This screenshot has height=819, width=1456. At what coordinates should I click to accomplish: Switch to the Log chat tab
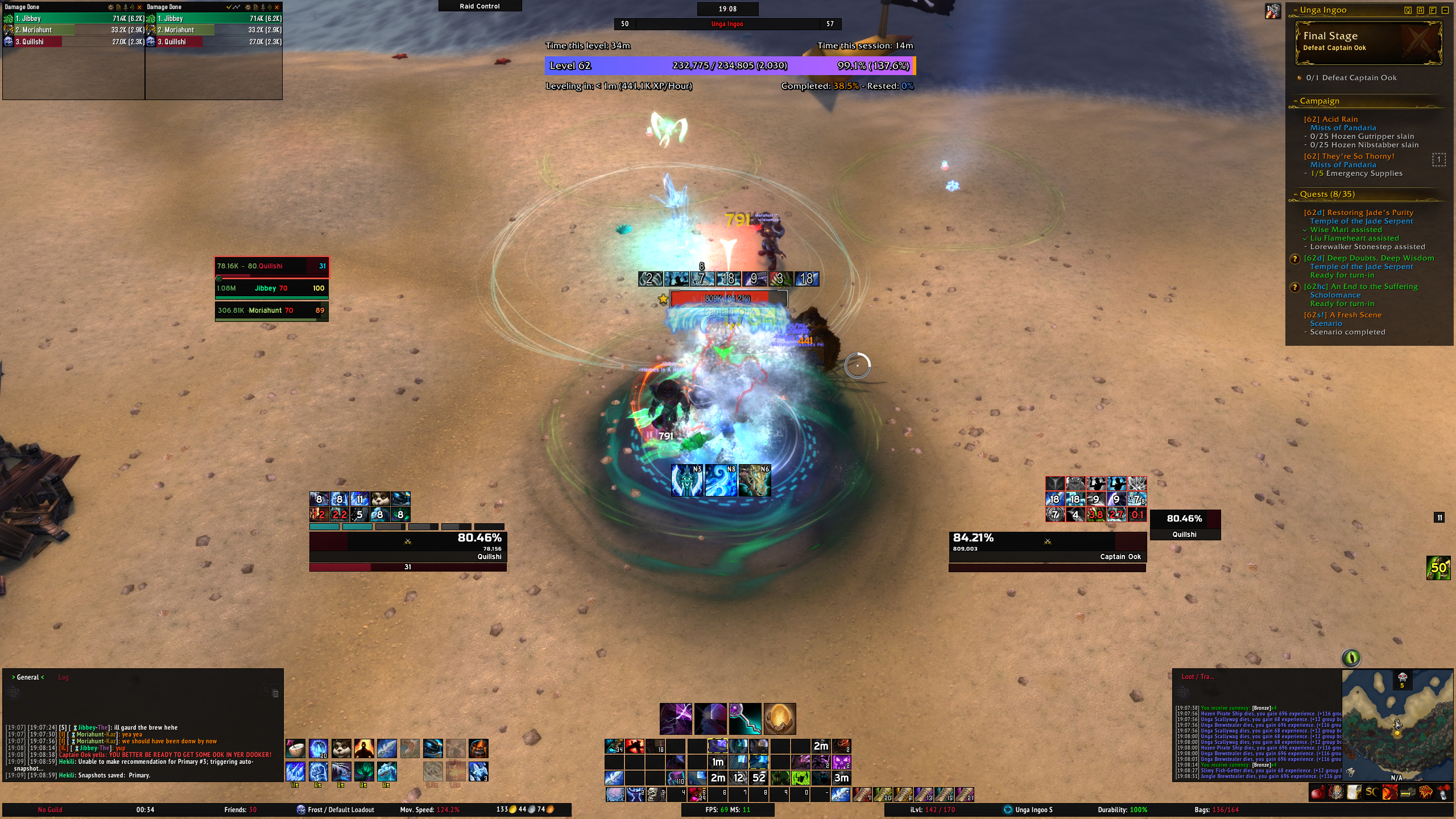click(x=63, y=677)
